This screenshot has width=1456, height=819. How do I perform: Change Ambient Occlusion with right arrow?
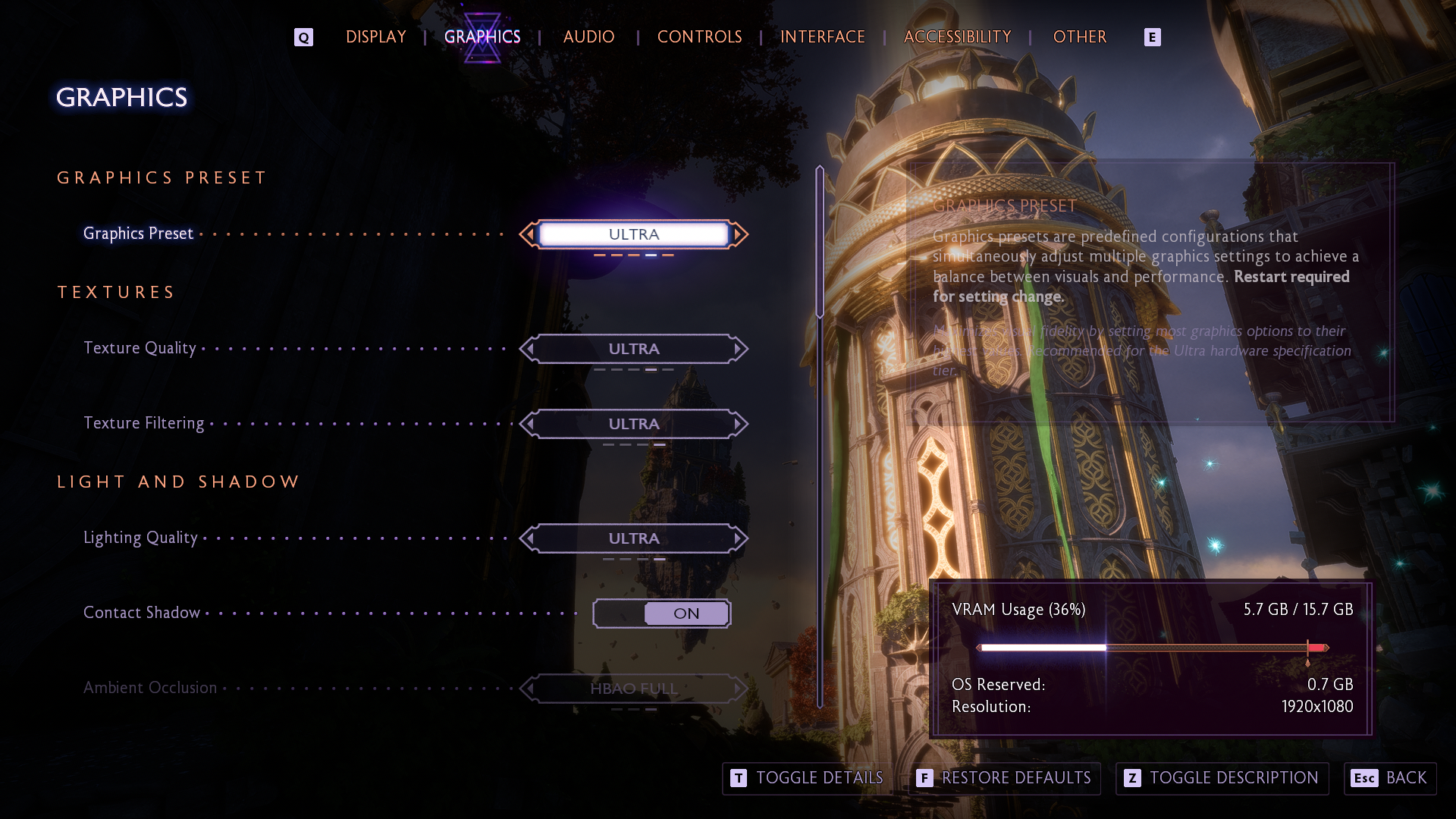[739, 689]
